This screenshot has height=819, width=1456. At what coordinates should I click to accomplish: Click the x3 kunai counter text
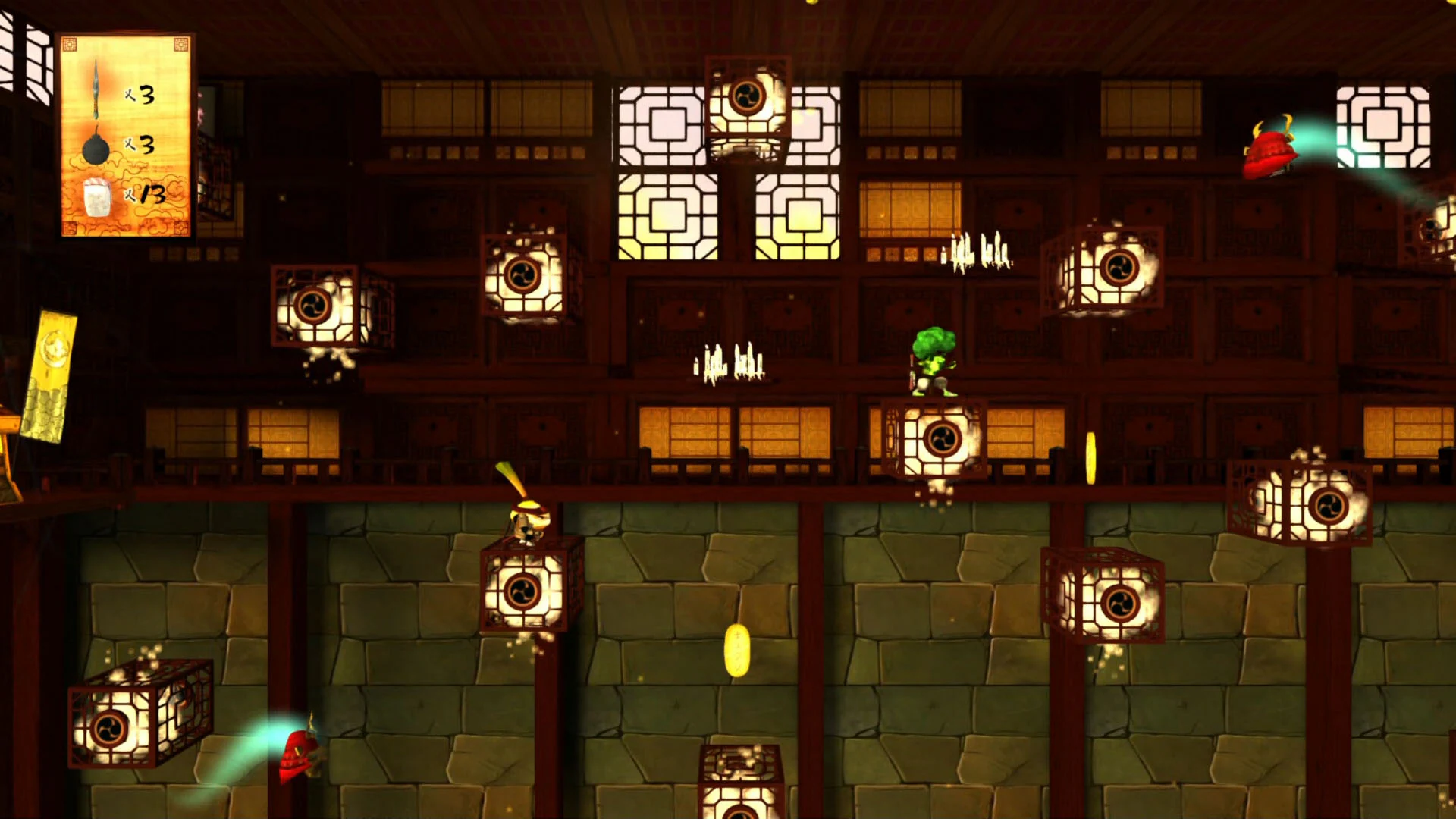click(x=140, y=95)
